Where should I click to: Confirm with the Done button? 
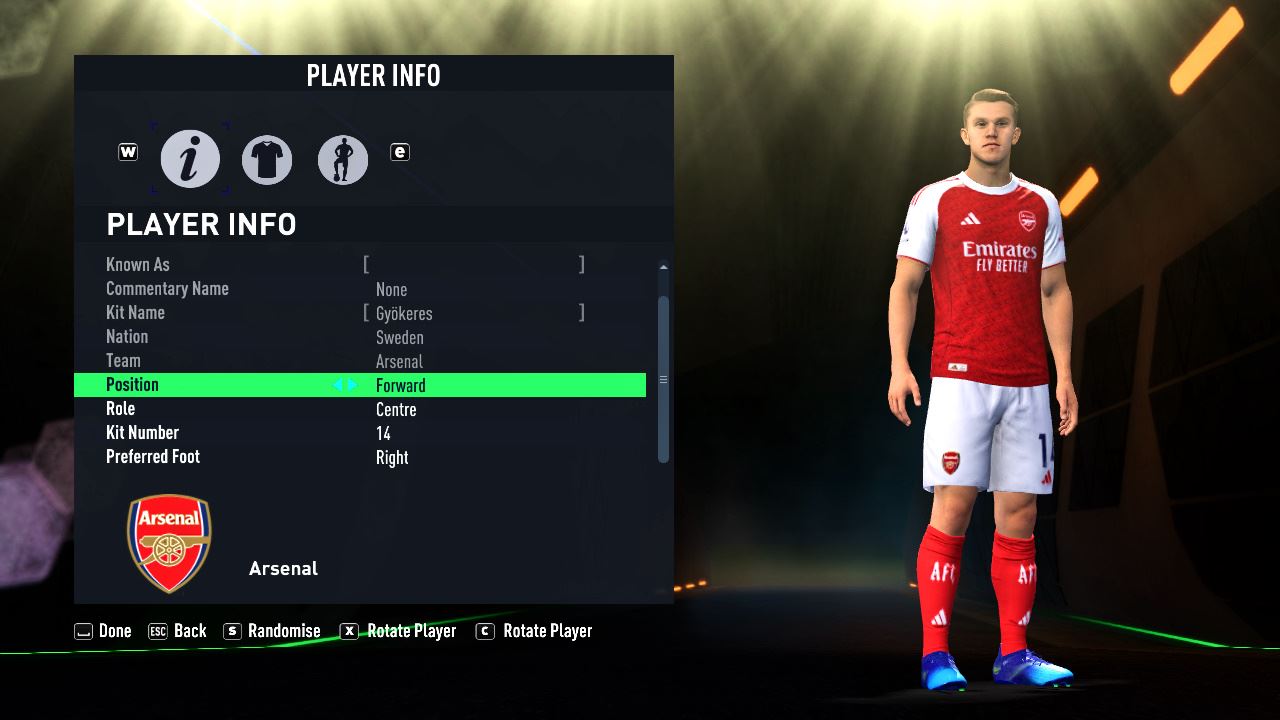[103, 631]
